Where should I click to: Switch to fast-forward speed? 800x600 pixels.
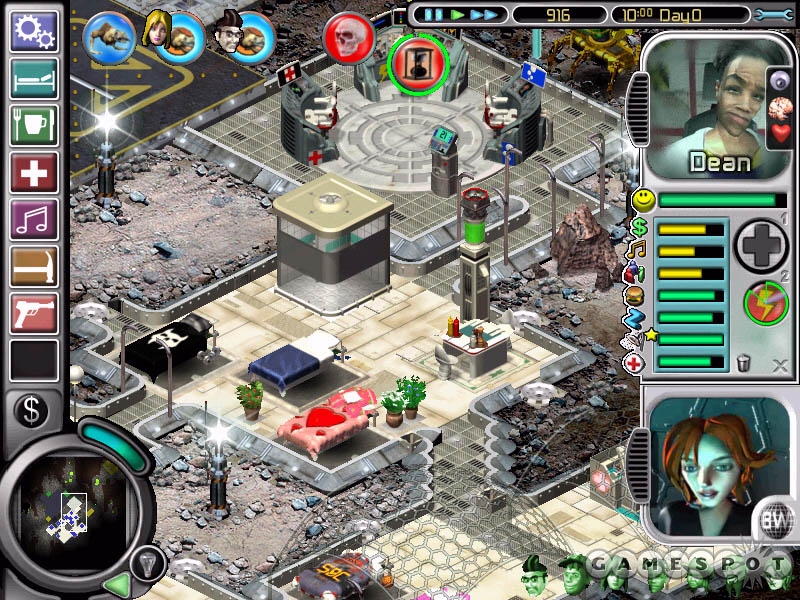485,15
